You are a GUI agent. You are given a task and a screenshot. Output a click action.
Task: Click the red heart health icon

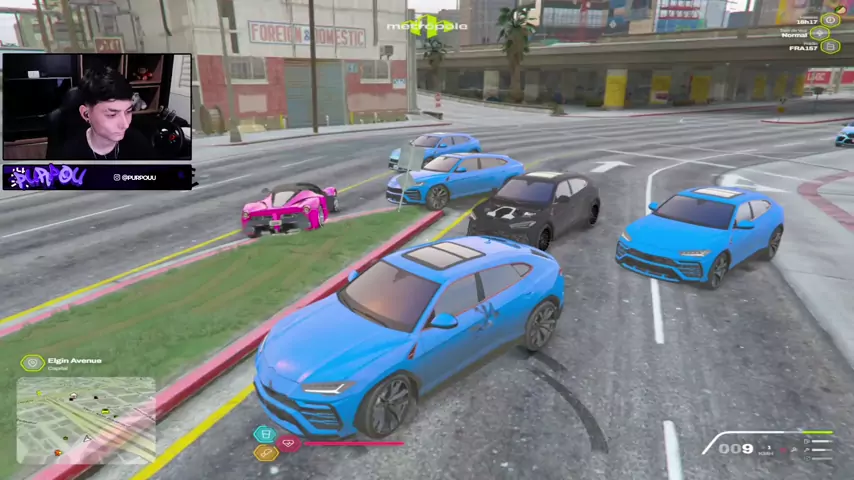point(289,443)
